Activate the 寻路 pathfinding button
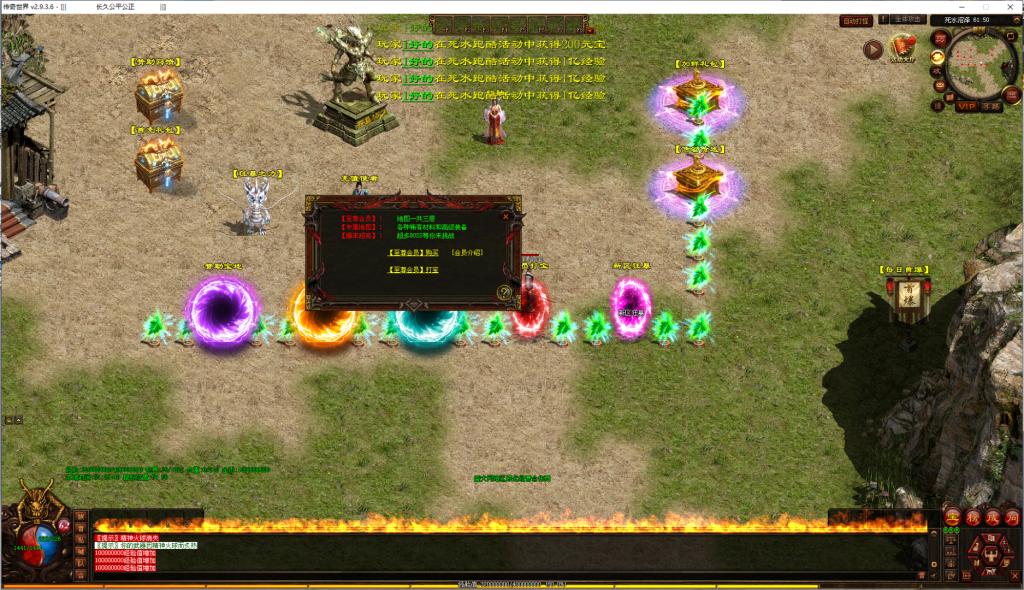This screenshot has height=590, width=1024. [x=991, y=105]
